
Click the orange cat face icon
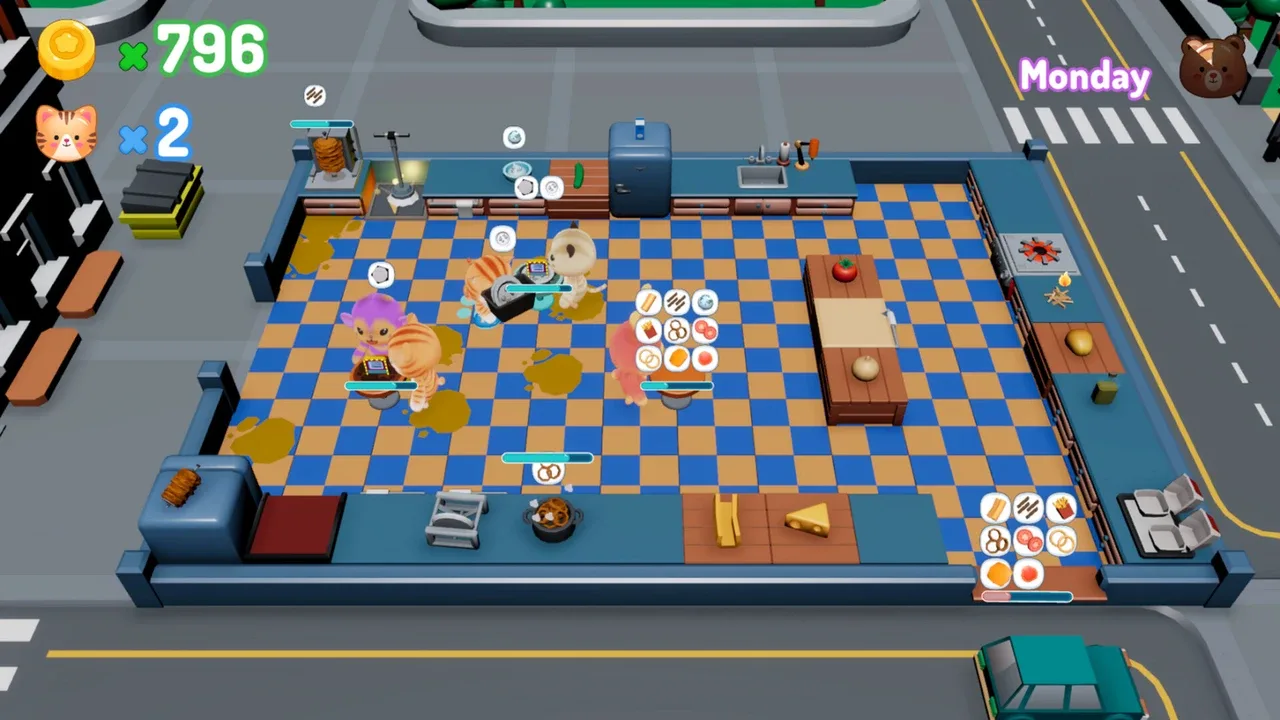[x=66, y=133]
